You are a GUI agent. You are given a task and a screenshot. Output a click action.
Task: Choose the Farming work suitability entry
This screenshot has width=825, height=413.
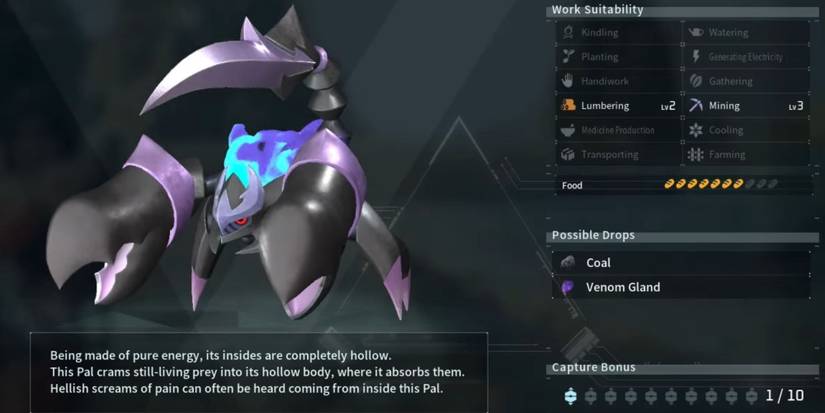tap(746, 155)
